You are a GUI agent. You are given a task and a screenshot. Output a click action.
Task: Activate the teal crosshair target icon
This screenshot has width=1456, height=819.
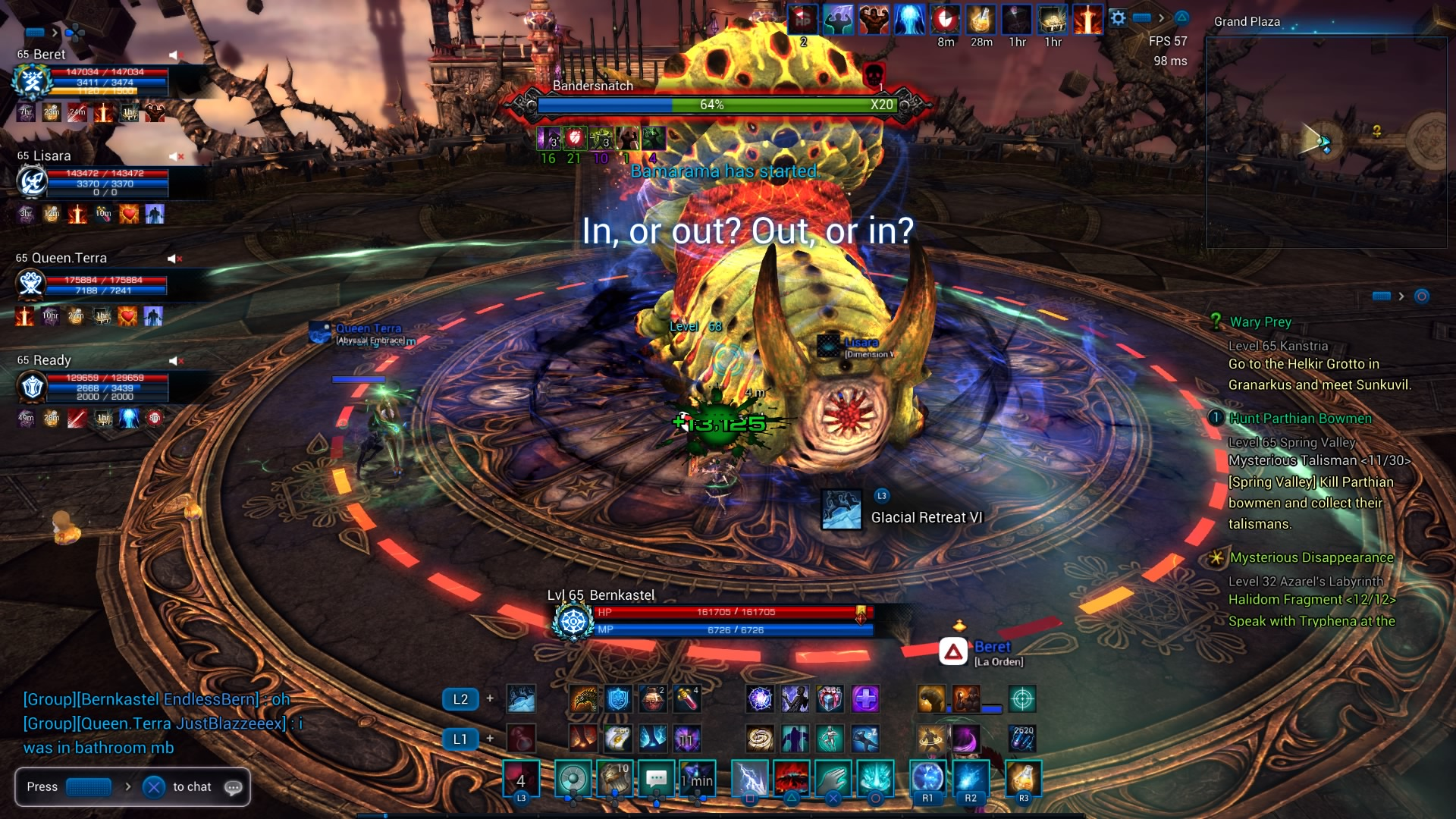point(1022,698)
